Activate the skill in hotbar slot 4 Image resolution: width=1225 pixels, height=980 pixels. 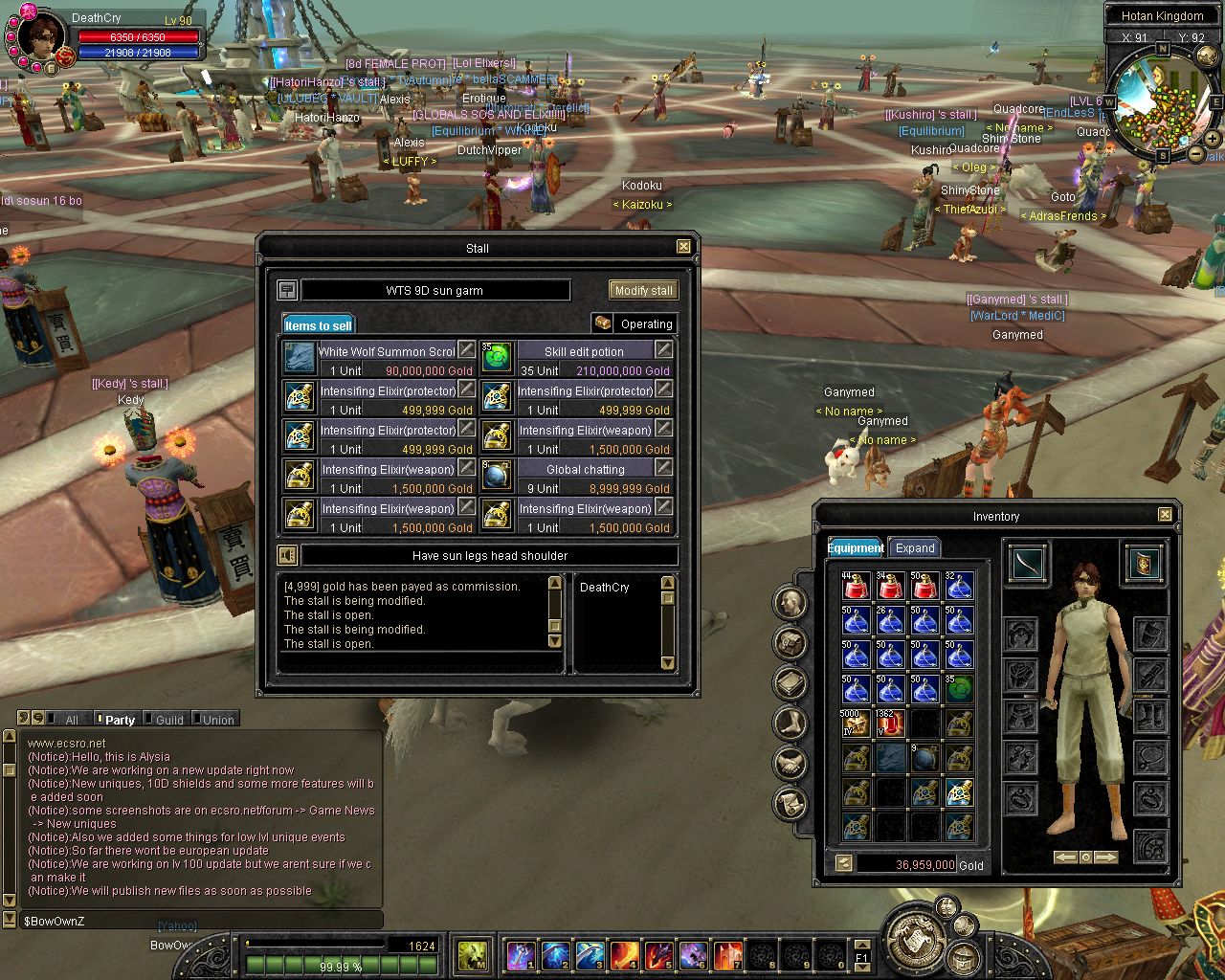tap(624, 954)
